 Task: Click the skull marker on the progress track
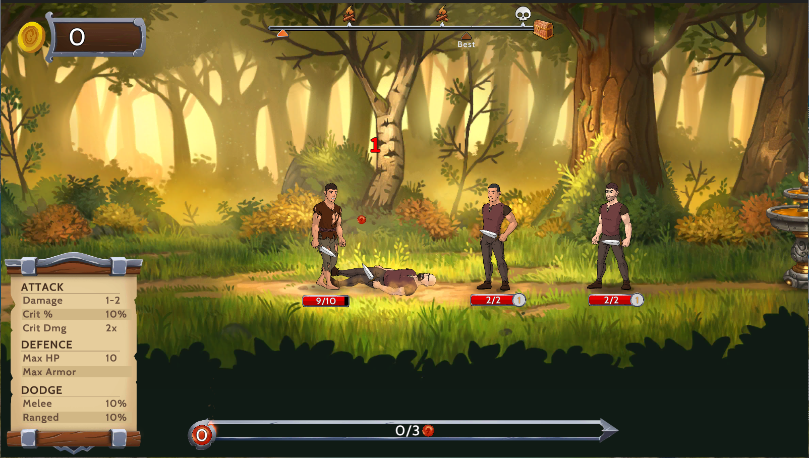522,14
